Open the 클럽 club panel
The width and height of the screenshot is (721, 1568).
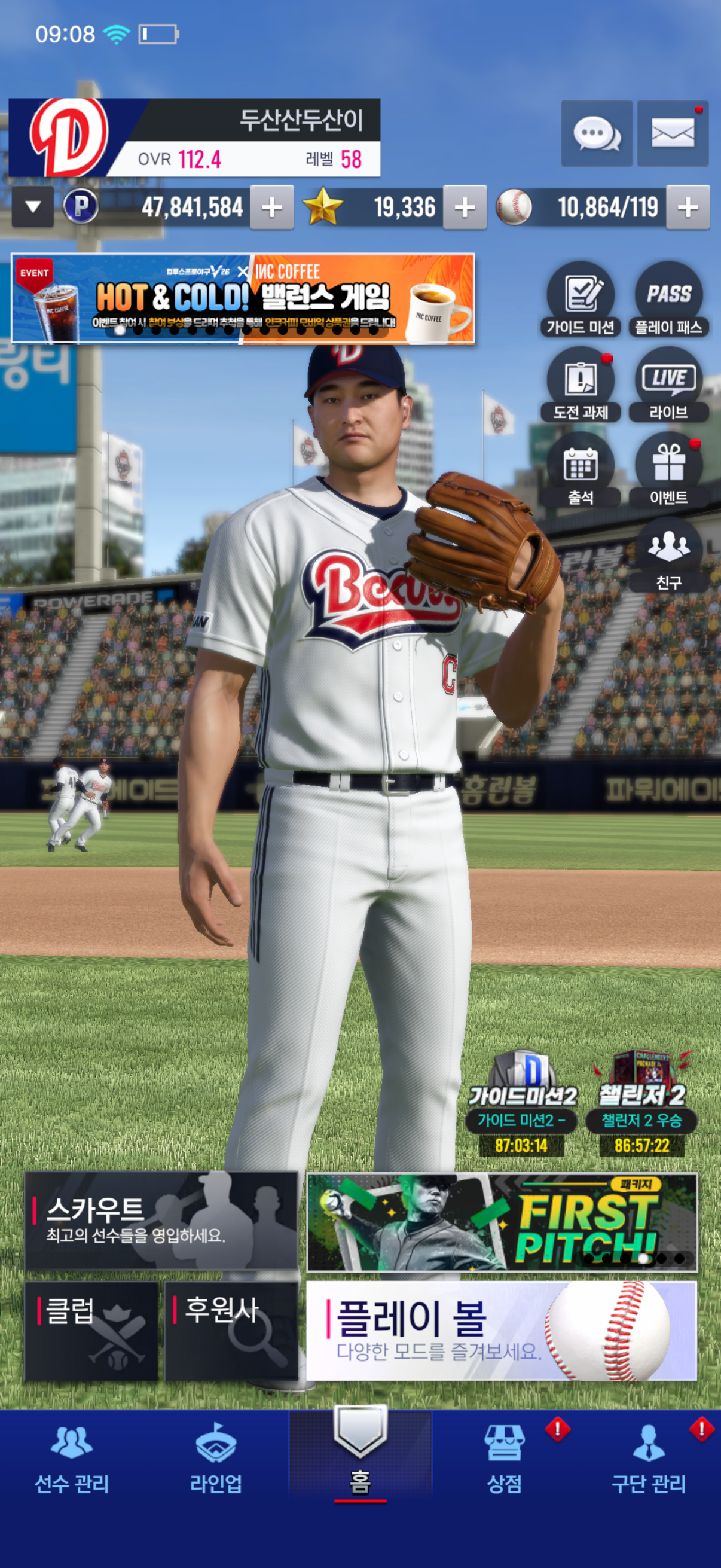pos(91,1331)
